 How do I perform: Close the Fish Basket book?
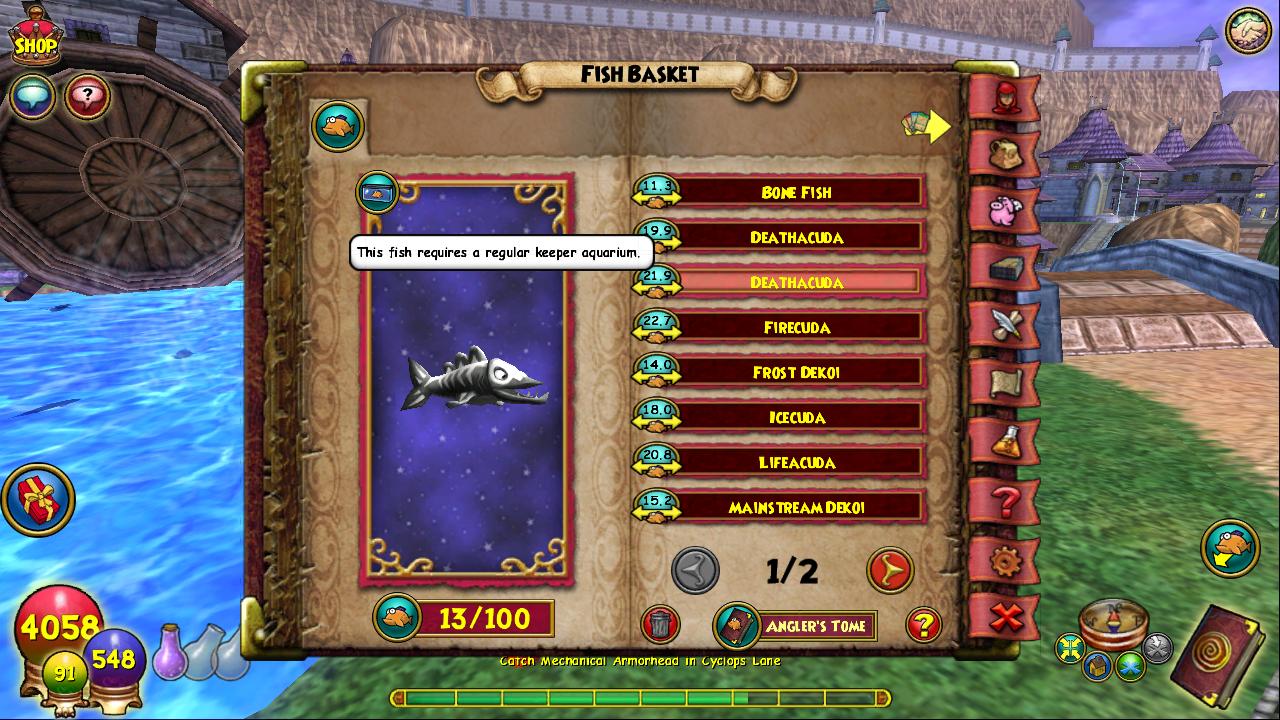point(1005,618)
